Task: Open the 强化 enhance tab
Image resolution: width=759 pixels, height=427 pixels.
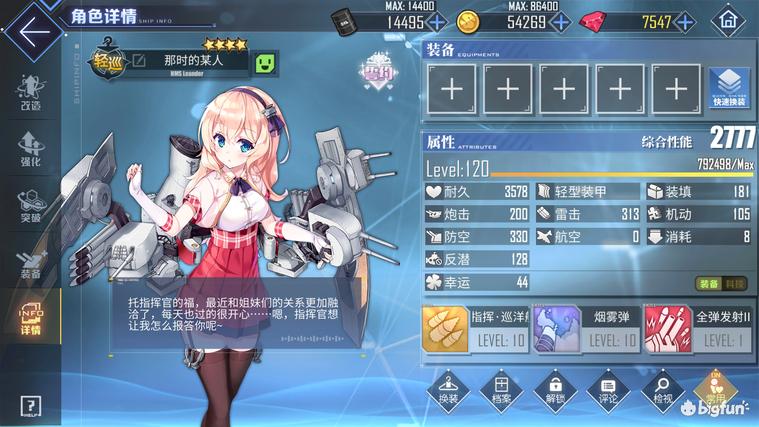Action: point(30,148)
